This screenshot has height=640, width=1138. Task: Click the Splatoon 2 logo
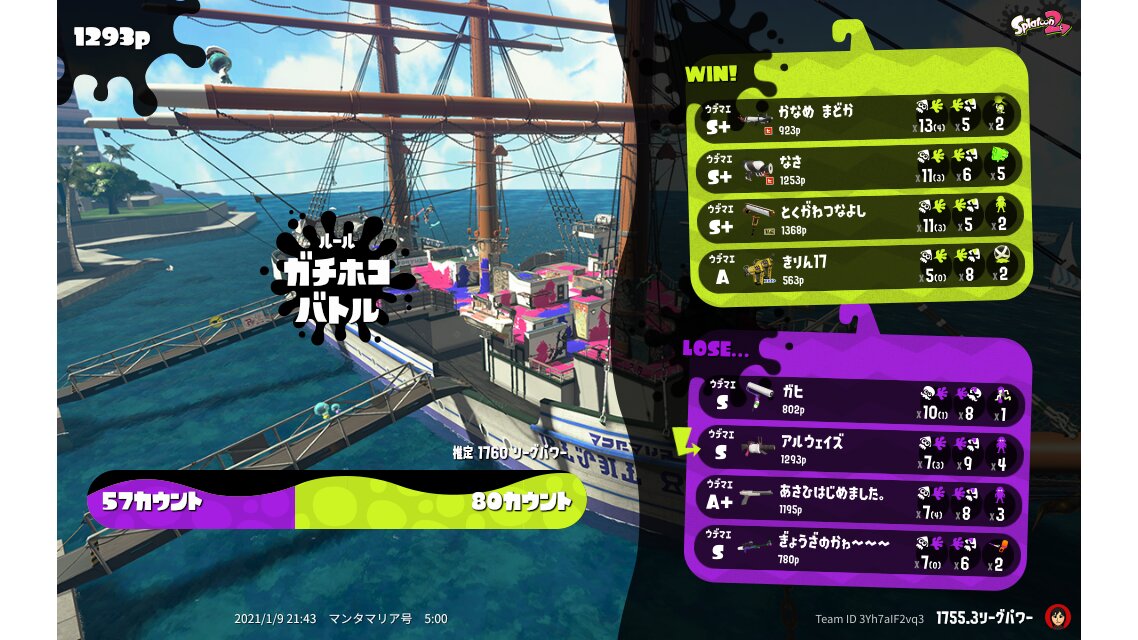(x=1041, y=24)
